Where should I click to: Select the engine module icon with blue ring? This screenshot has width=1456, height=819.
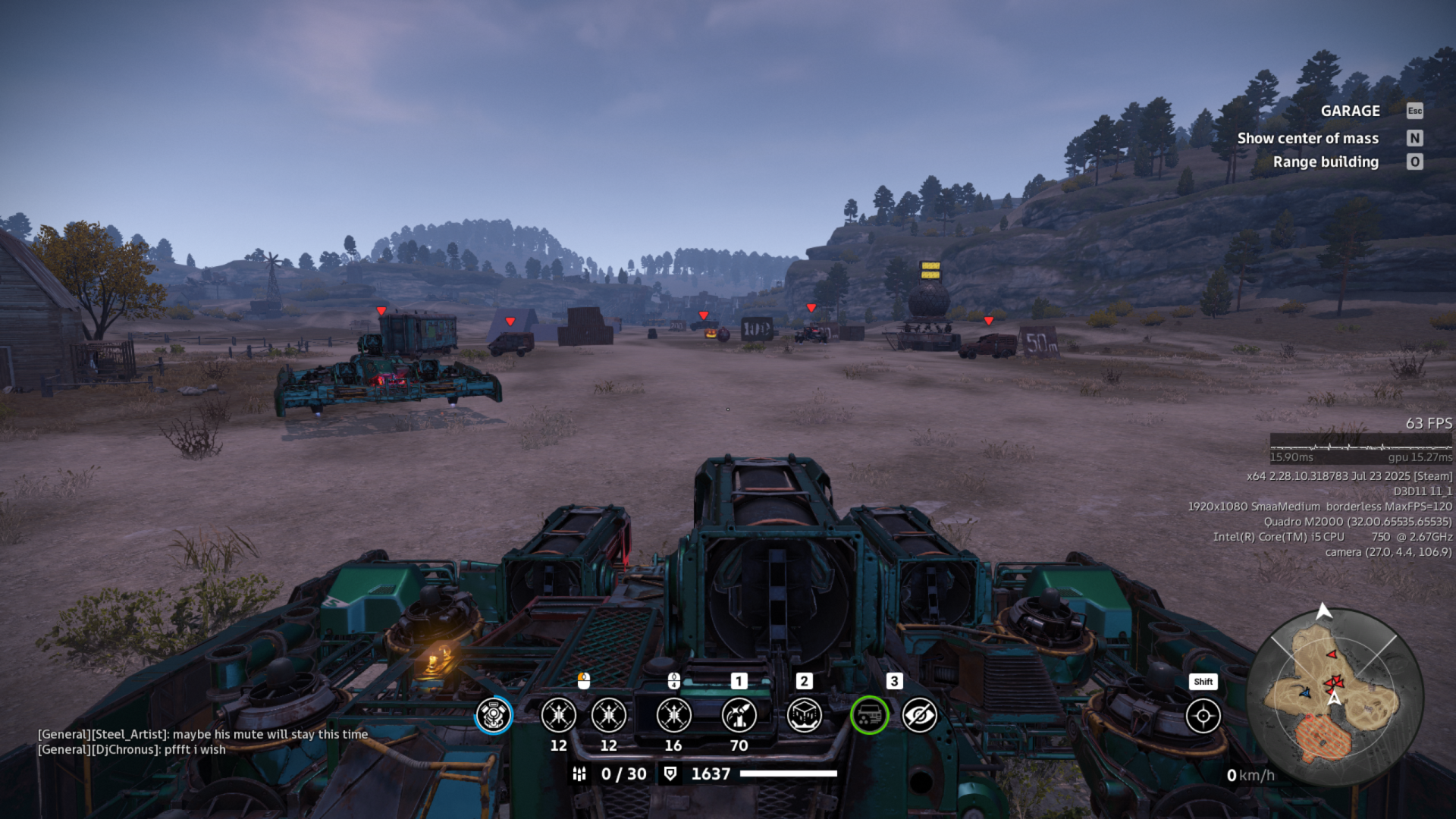coord(494,715)
